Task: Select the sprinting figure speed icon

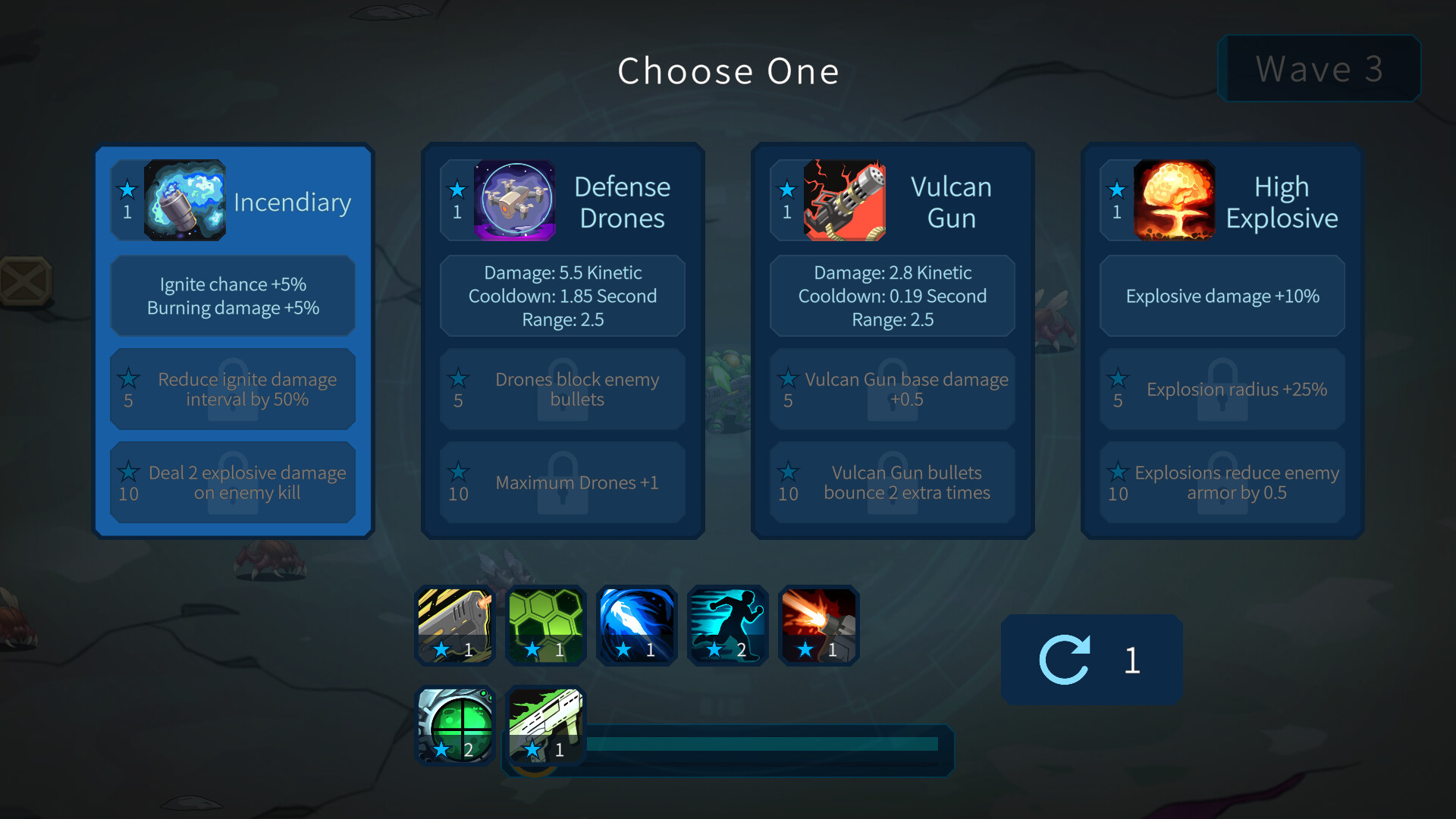Action: click(727, 624)
